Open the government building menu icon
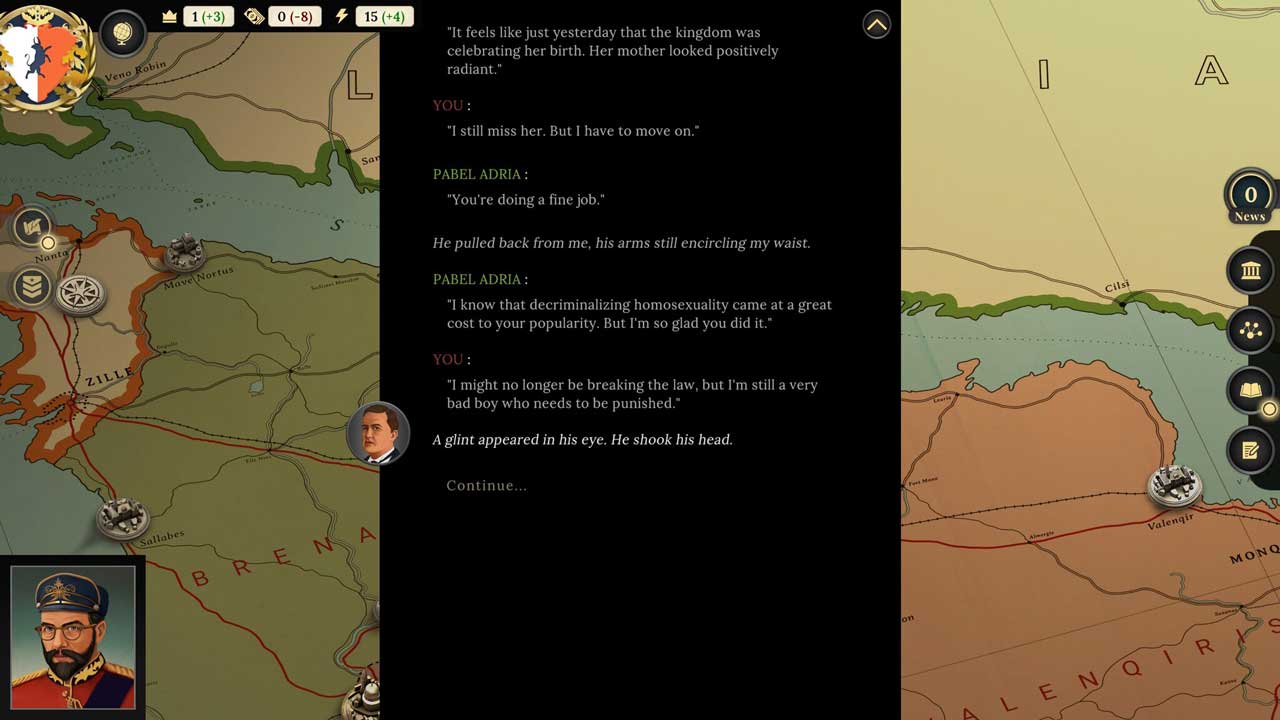This screenshot has width=1280, height=720. coord(1250,270)
